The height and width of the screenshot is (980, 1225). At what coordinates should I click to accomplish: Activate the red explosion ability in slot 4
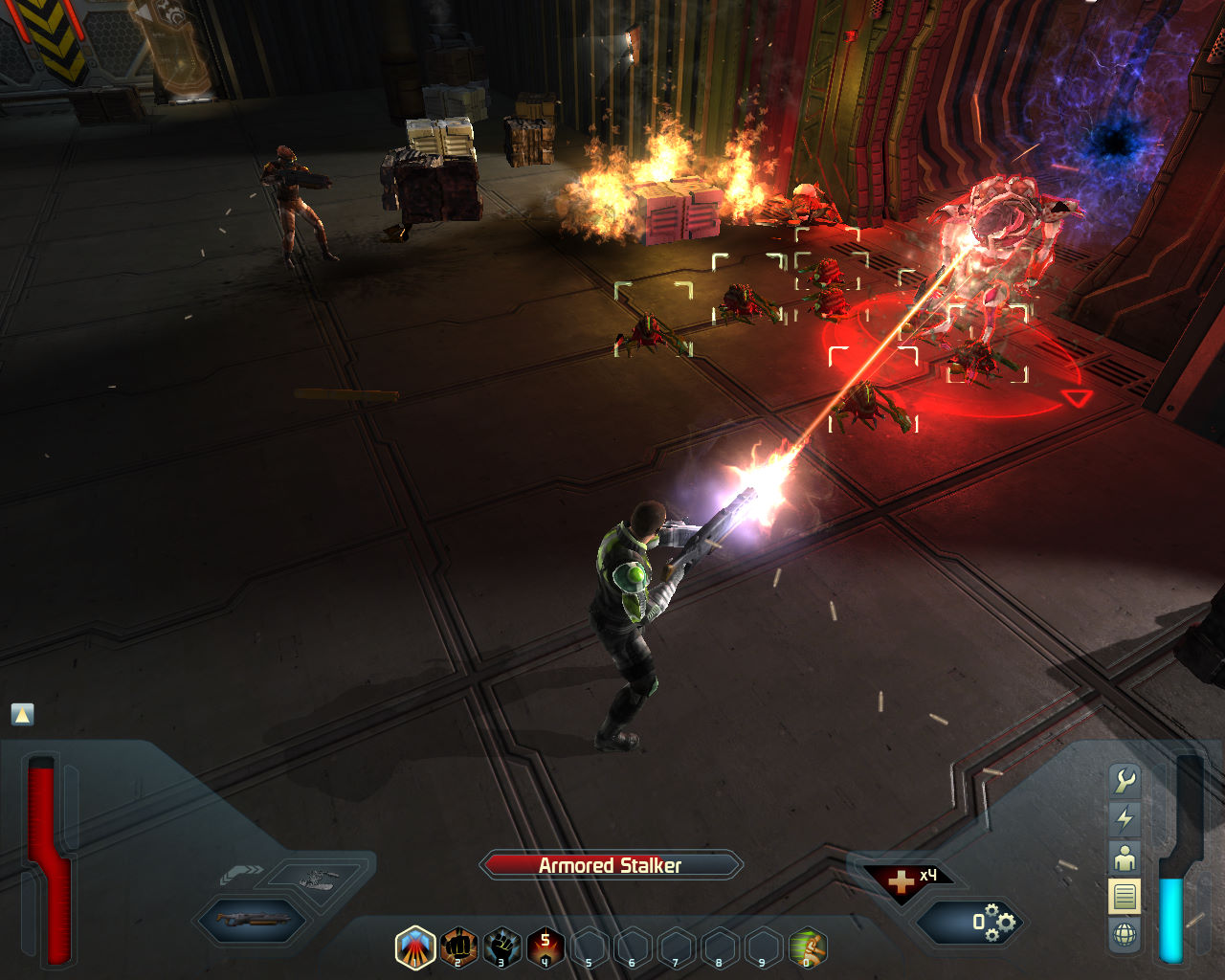(x=546, y=947)
